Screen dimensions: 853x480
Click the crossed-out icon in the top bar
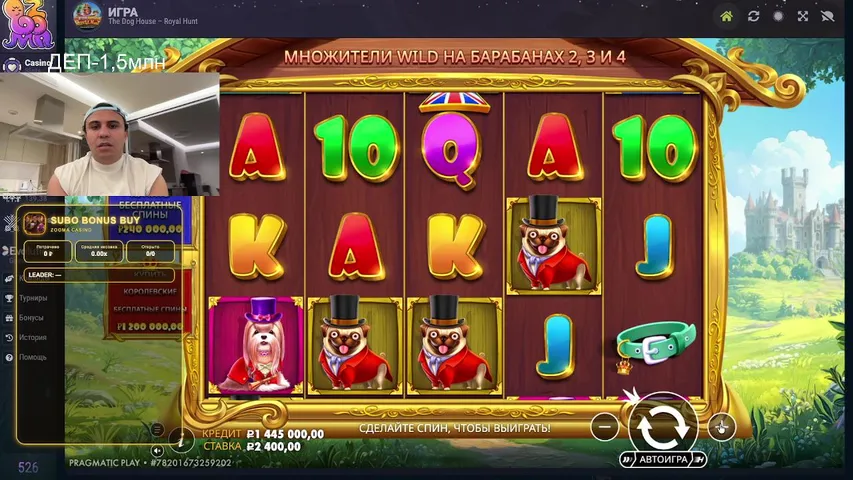tap(827, 16)
